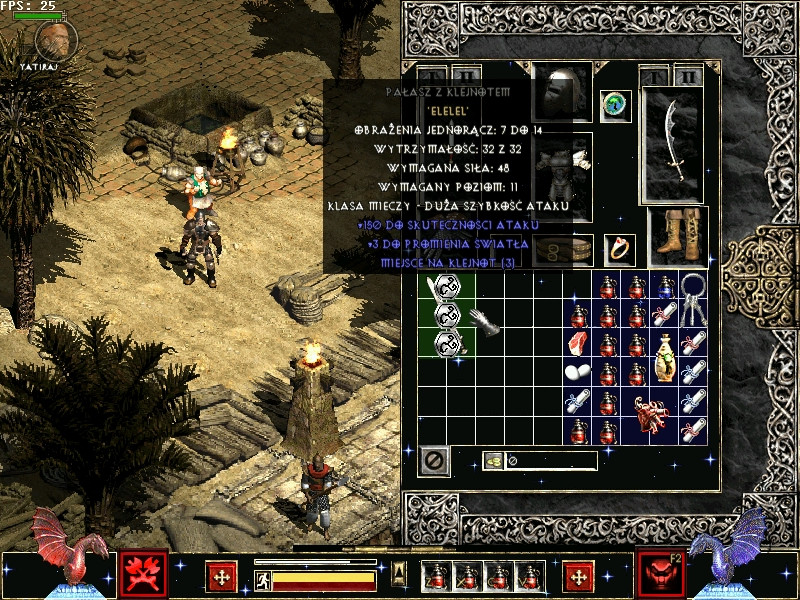Click the raw meat chunk item

(578, 345)
